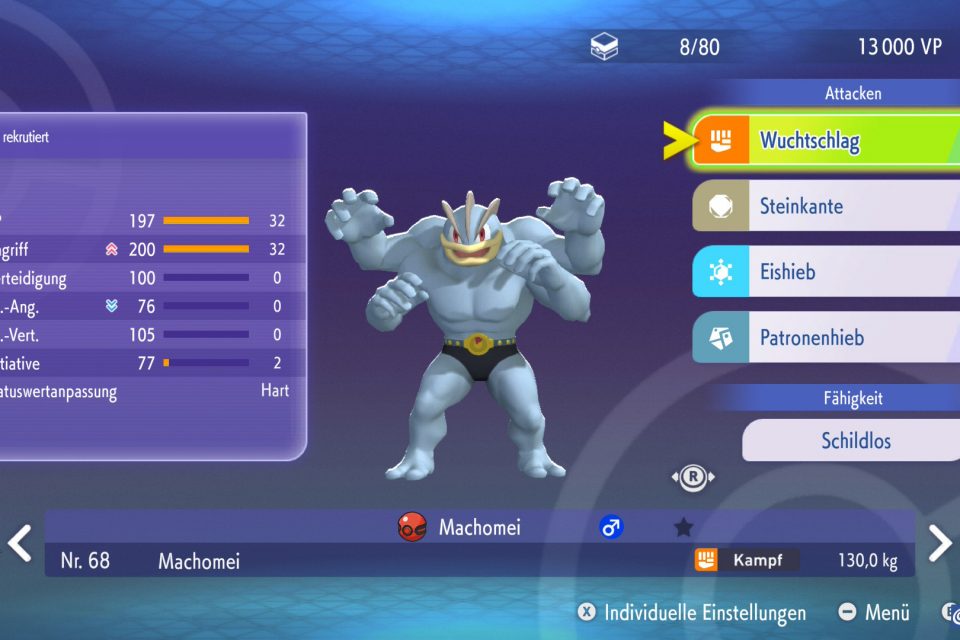Go to the previous Pokémon with left arrow
This screenshot has height=640, width=960.
pos(20,543)
